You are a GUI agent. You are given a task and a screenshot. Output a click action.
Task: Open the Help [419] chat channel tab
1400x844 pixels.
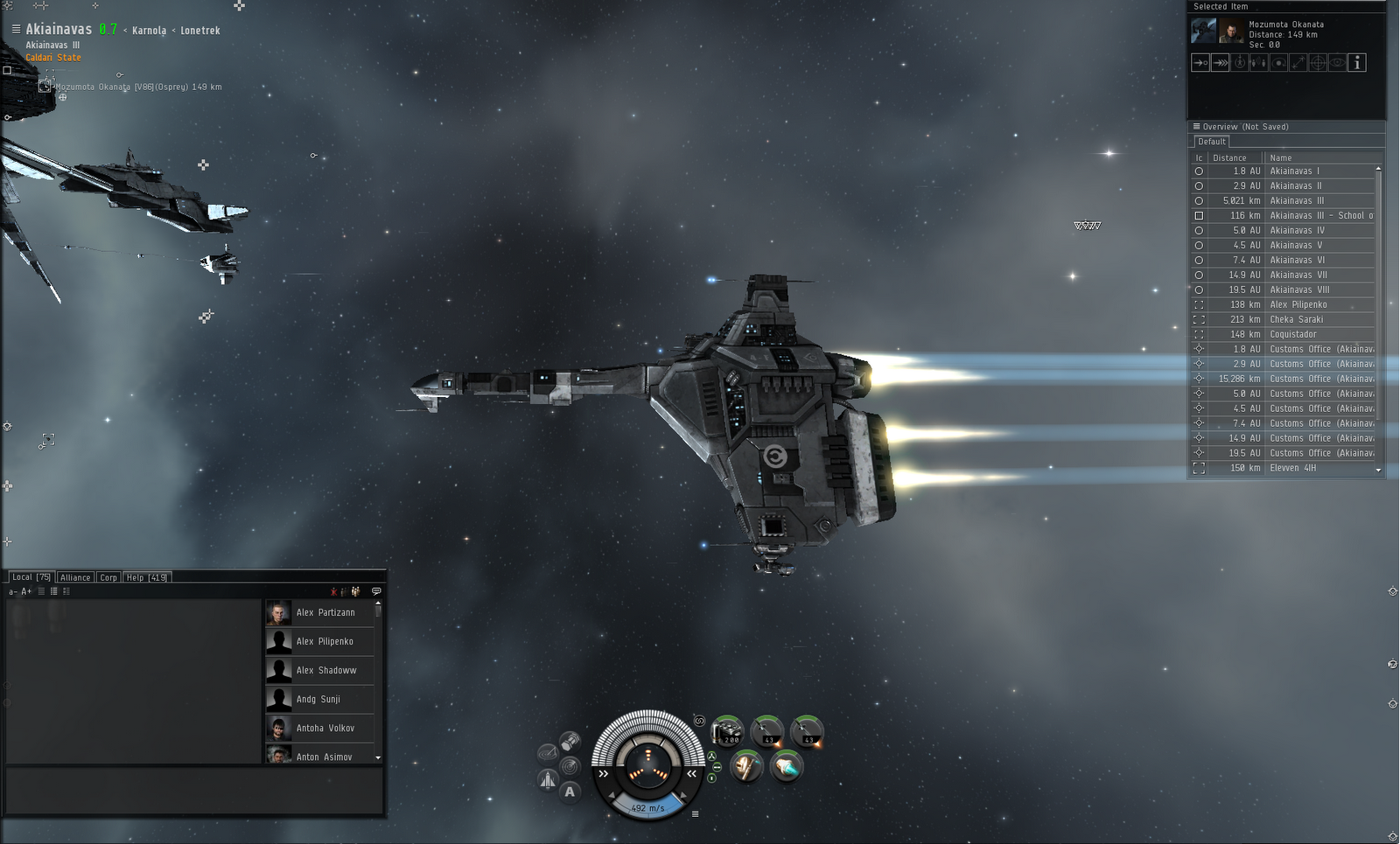pyautogui.click(x=145, y=577)
